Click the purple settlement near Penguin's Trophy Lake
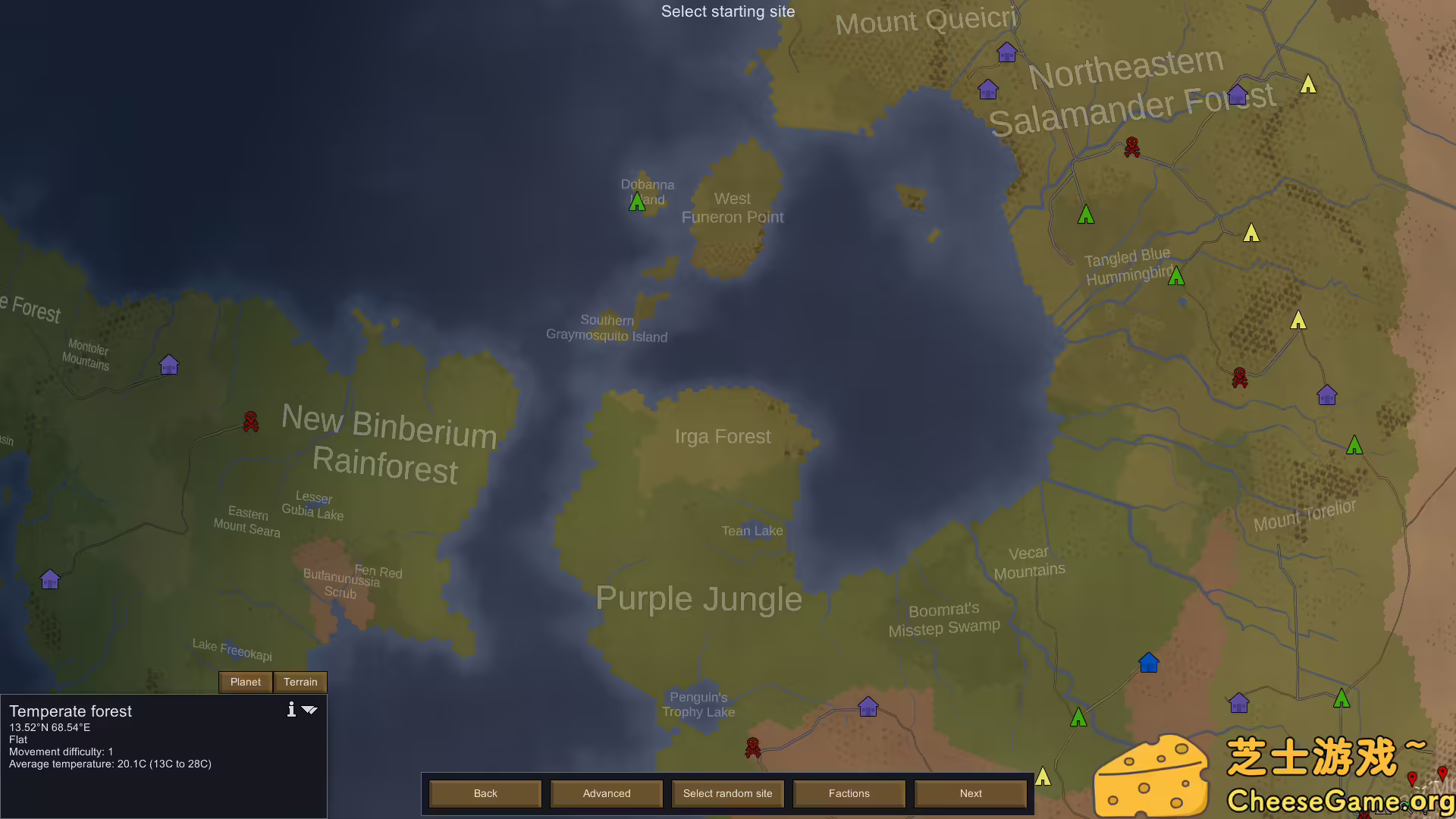Screen dimensions: 1456x819 867,706
